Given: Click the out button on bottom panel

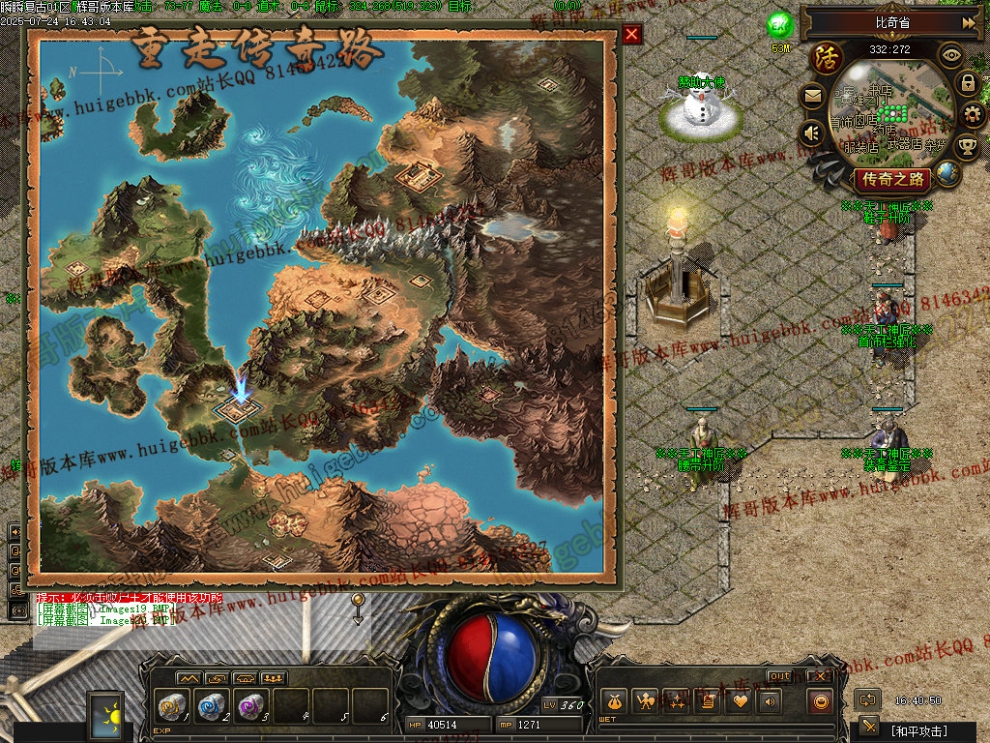Looking at the screenshot, I should [x=779, y=677].
